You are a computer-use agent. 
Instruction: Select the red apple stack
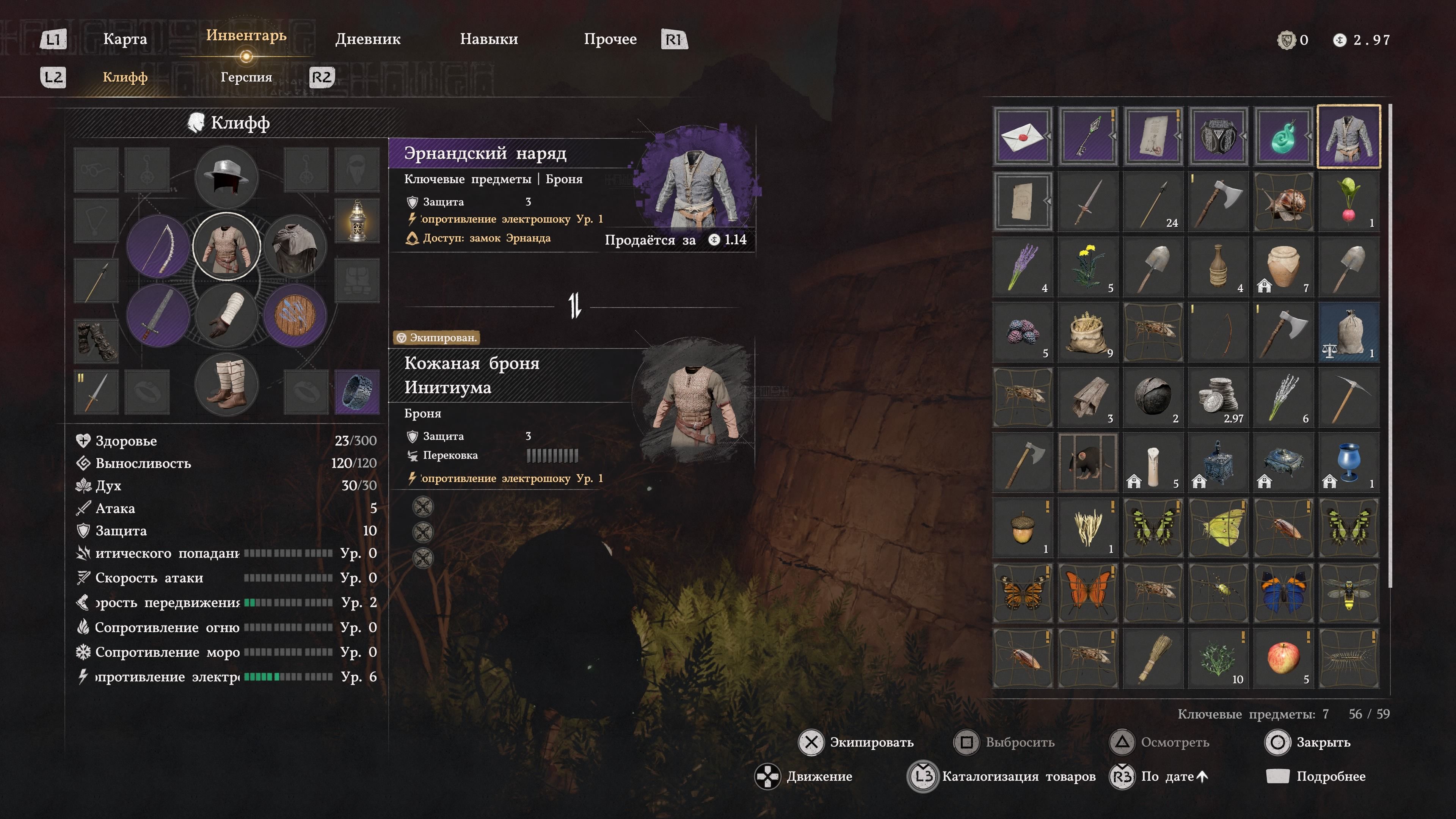coord(1283,657)
